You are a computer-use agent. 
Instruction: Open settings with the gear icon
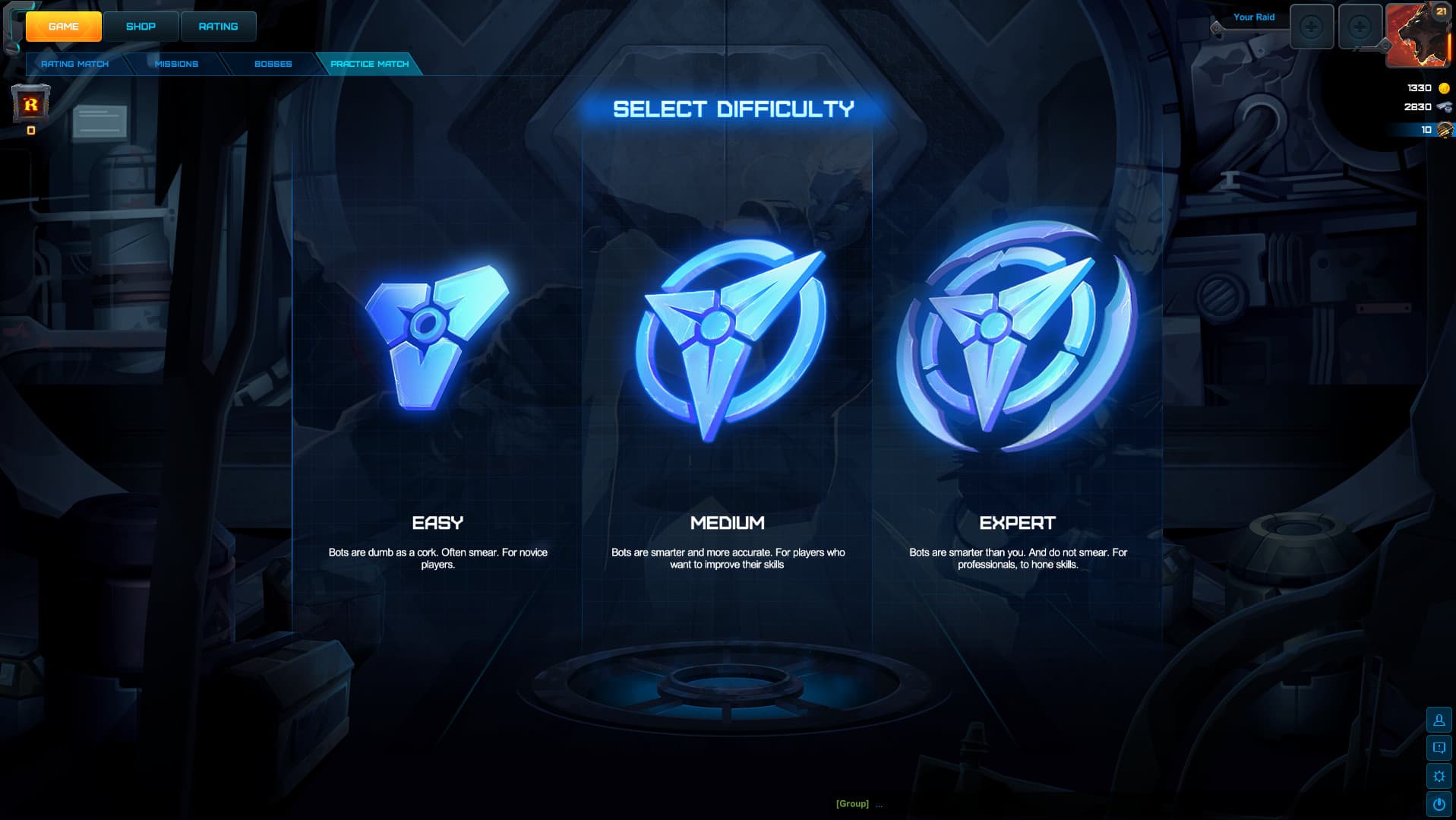(1439, 776)
